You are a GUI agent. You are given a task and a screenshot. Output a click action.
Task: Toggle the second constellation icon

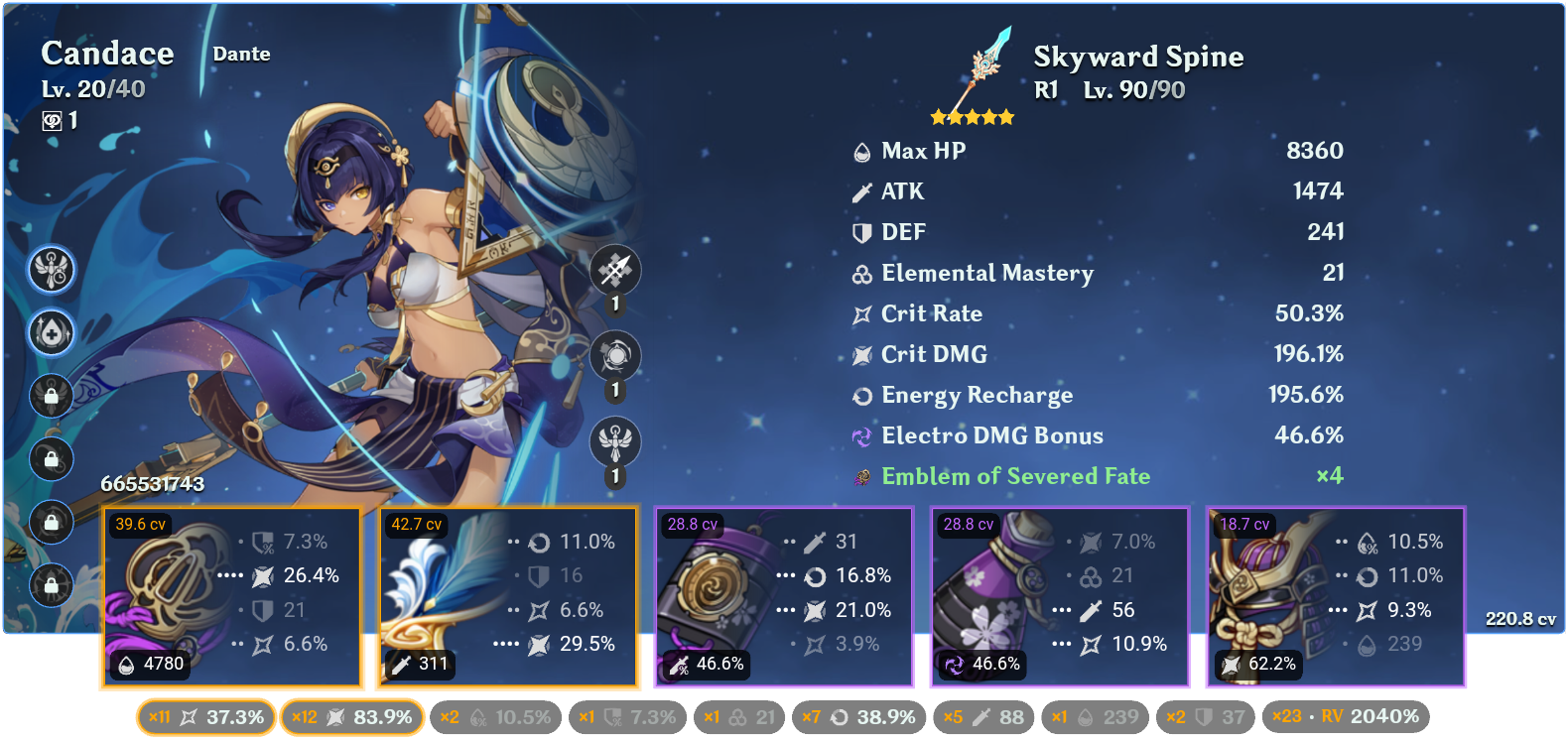(50, 334)
